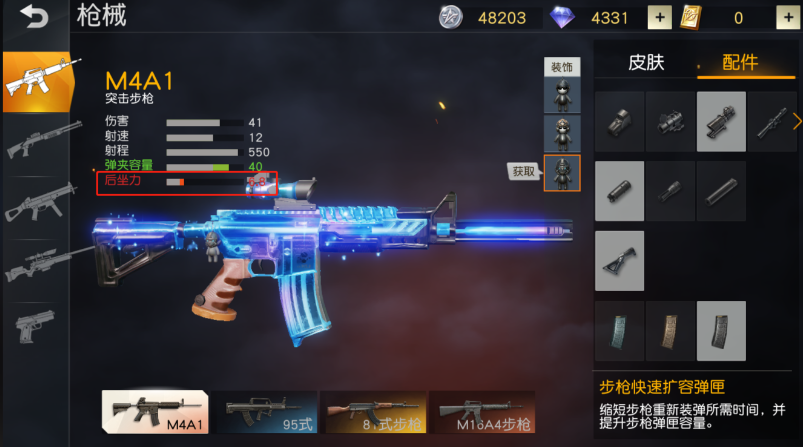
Task: Switch to the 皮肤 skins tab
Action: coord(646,62)
